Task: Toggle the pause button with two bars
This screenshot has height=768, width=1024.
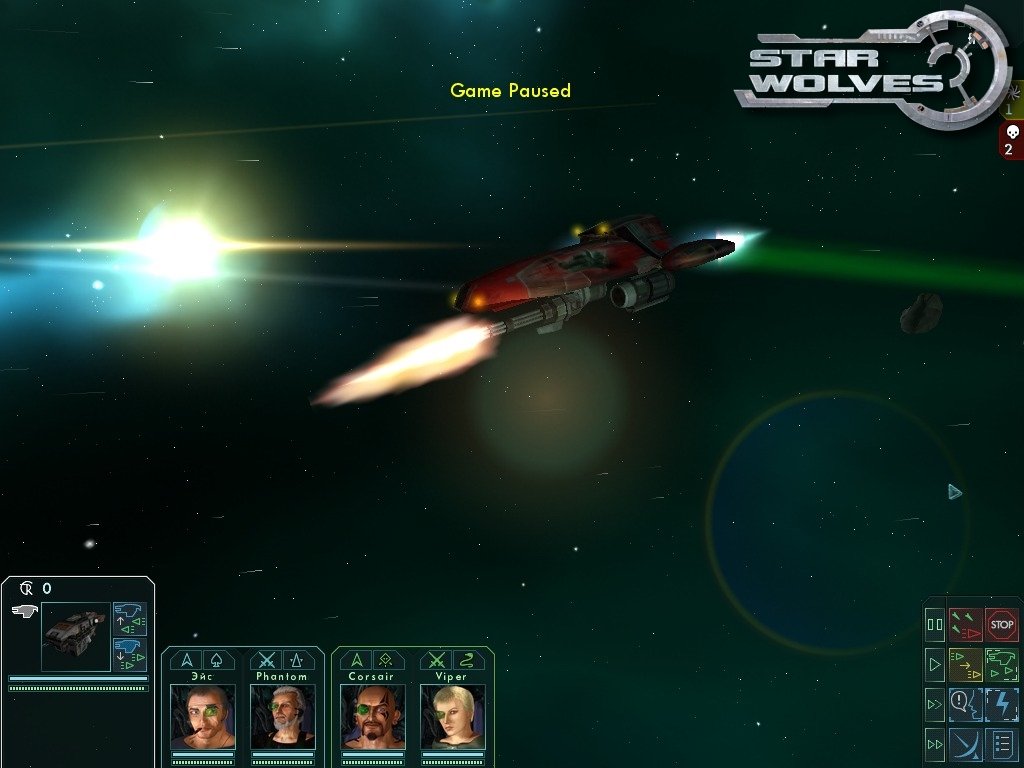Action: click(x=935, y=625)
